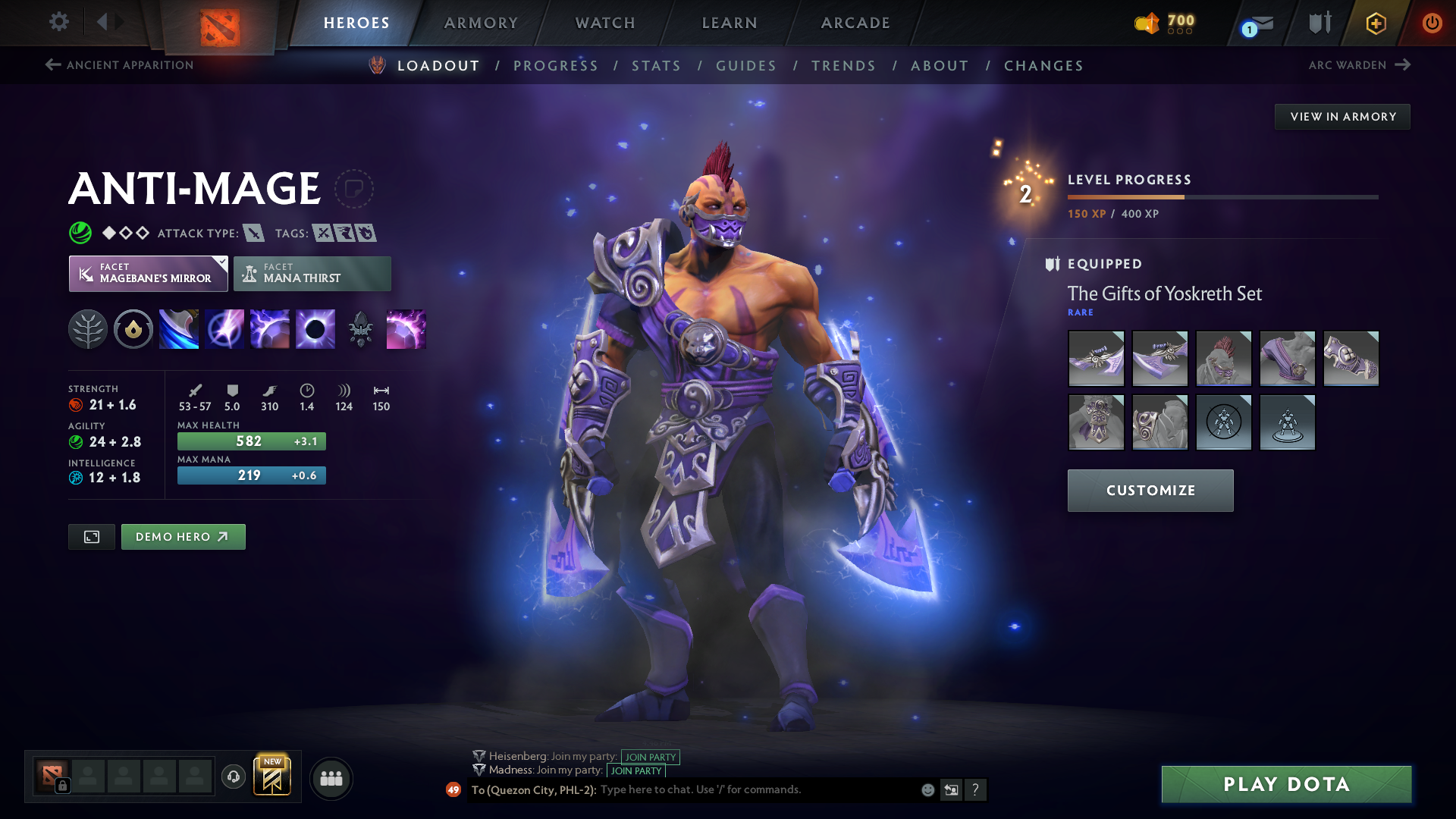View the Mana Void black hole ability icon
This screenshot has width=1456, height=819.
pyautogui.click(x=315, y=328)
